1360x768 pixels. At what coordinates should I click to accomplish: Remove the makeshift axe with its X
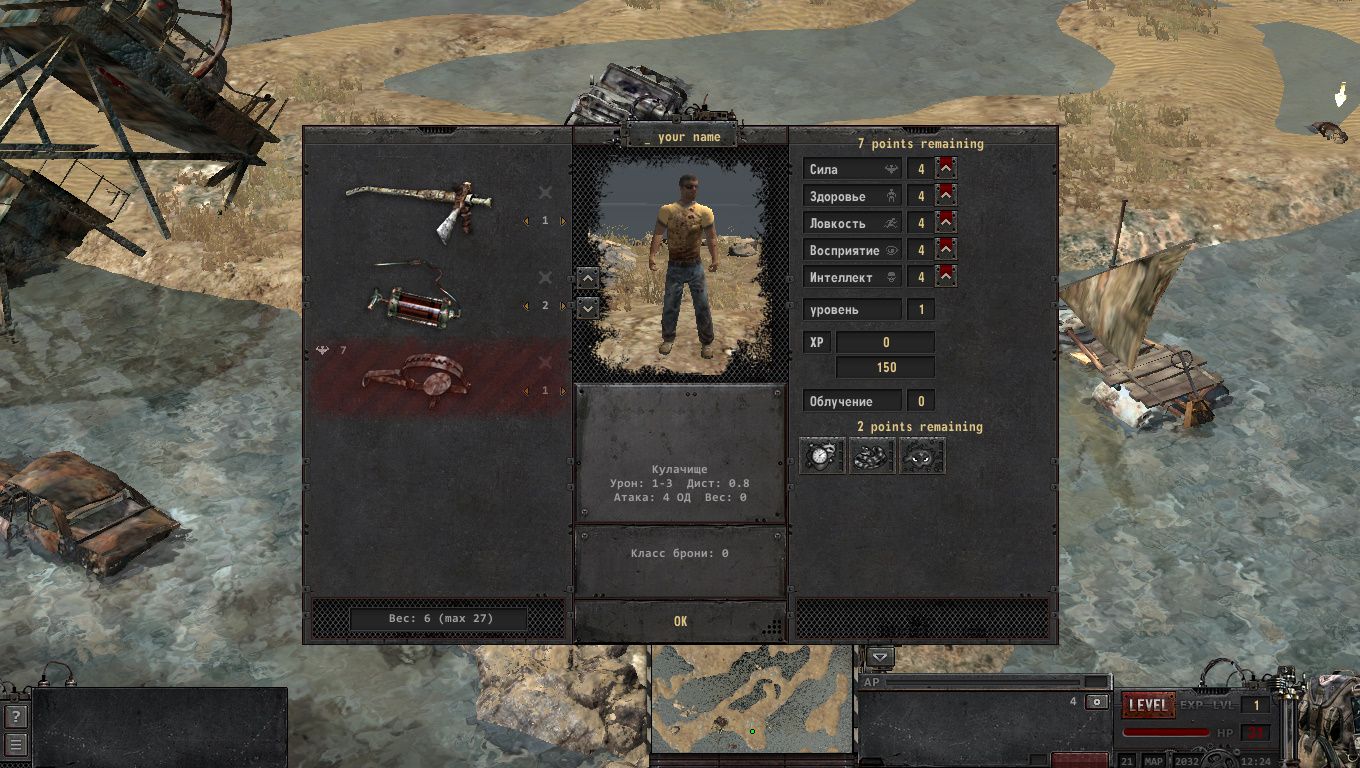point(545,192)
